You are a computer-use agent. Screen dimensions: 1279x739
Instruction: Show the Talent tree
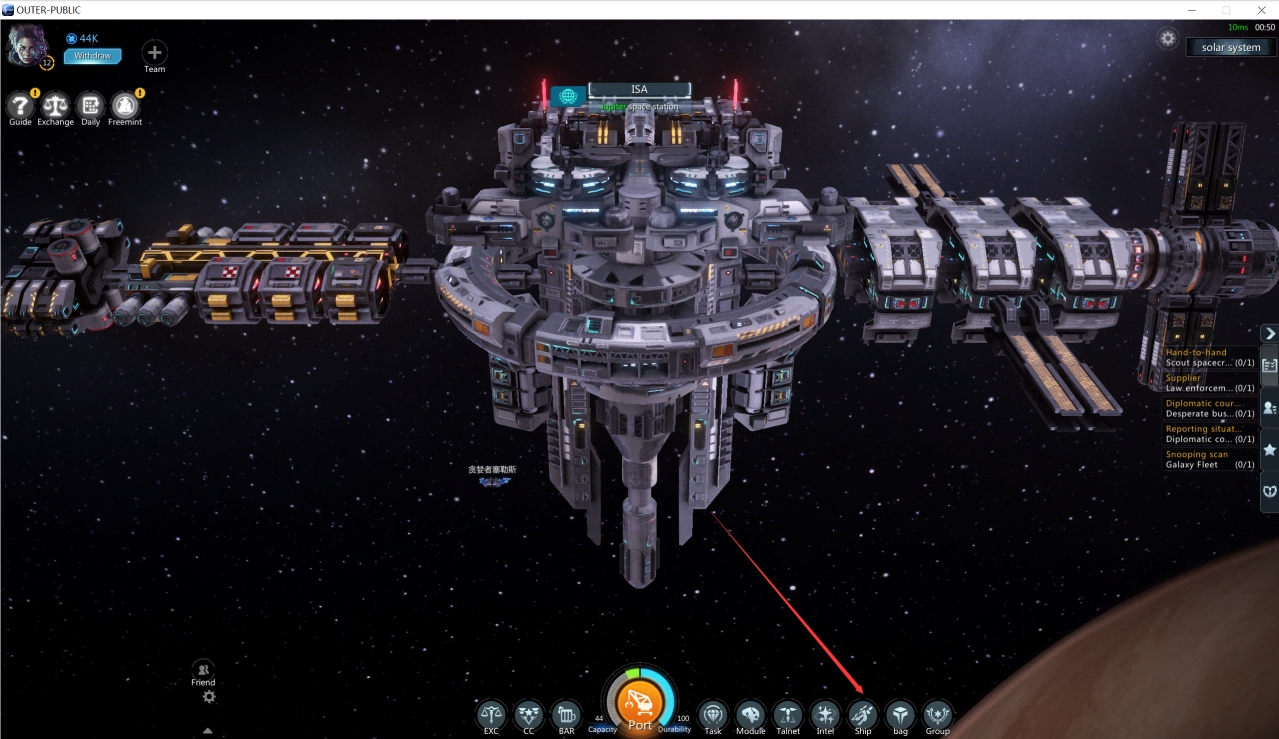tap(788, 714)
